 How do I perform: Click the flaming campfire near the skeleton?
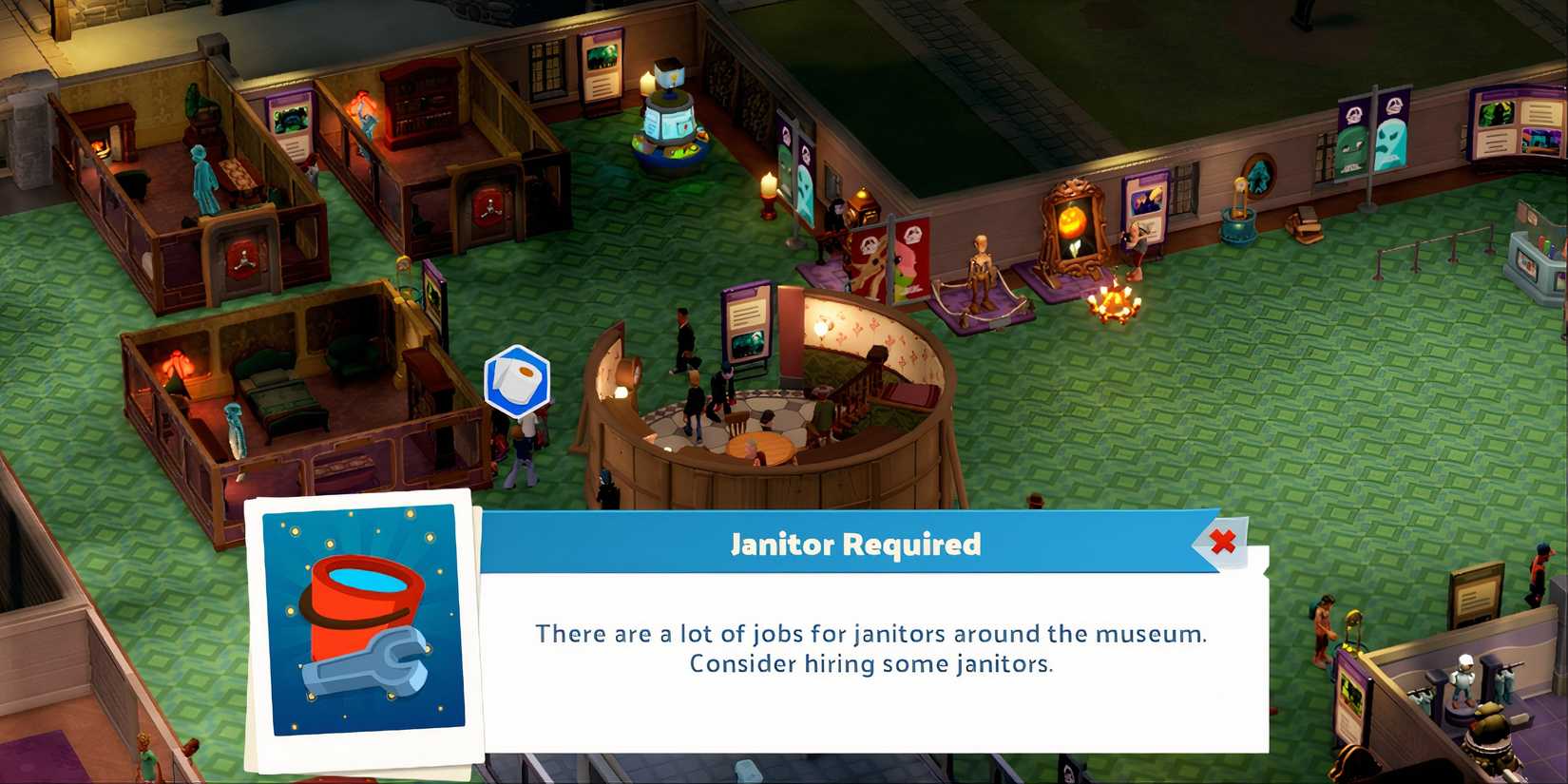(x=1114, y=302)
